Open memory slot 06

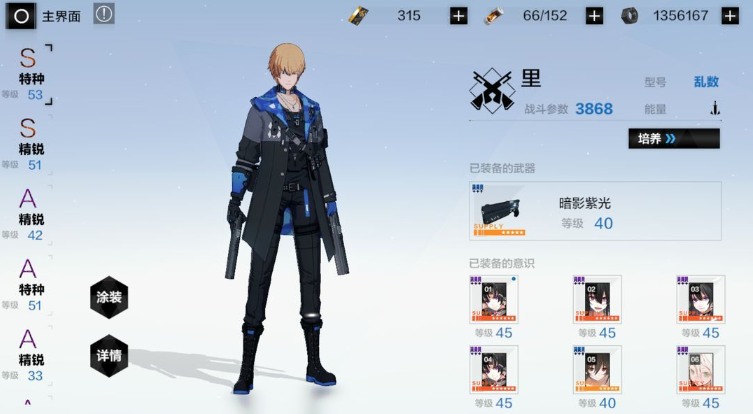pyautogui.click(x=700, y=370)
